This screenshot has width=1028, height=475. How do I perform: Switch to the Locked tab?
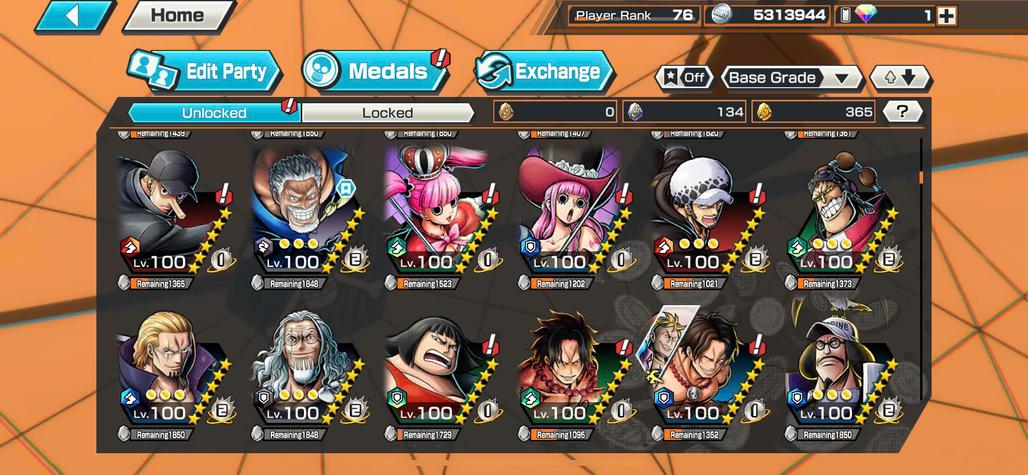point(387,112)
